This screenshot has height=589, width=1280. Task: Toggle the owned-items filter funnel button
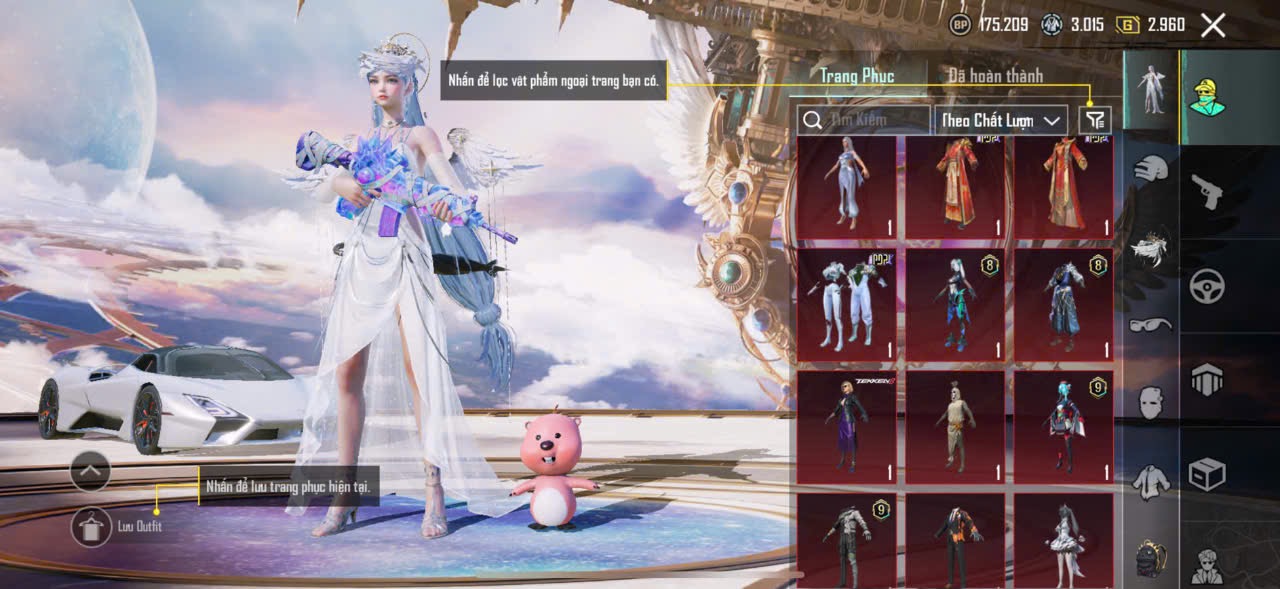pos(1096,120)
